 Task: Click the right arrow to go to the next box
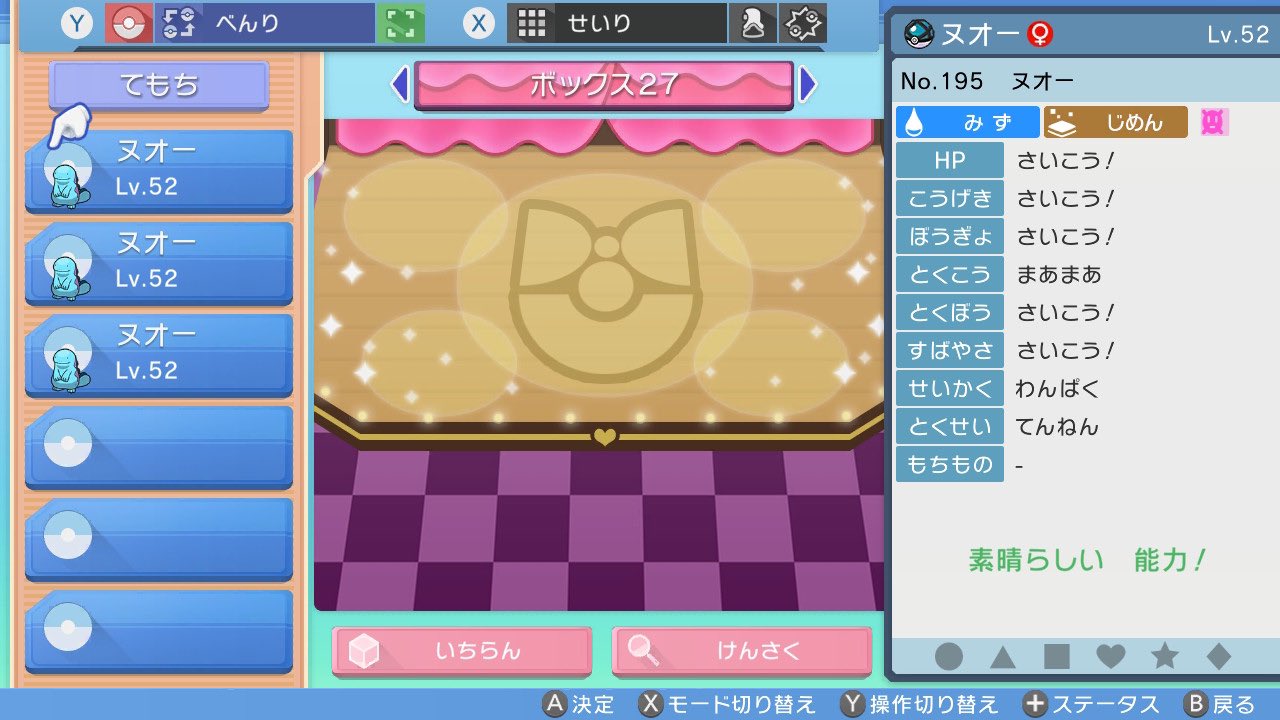(808, 87)
